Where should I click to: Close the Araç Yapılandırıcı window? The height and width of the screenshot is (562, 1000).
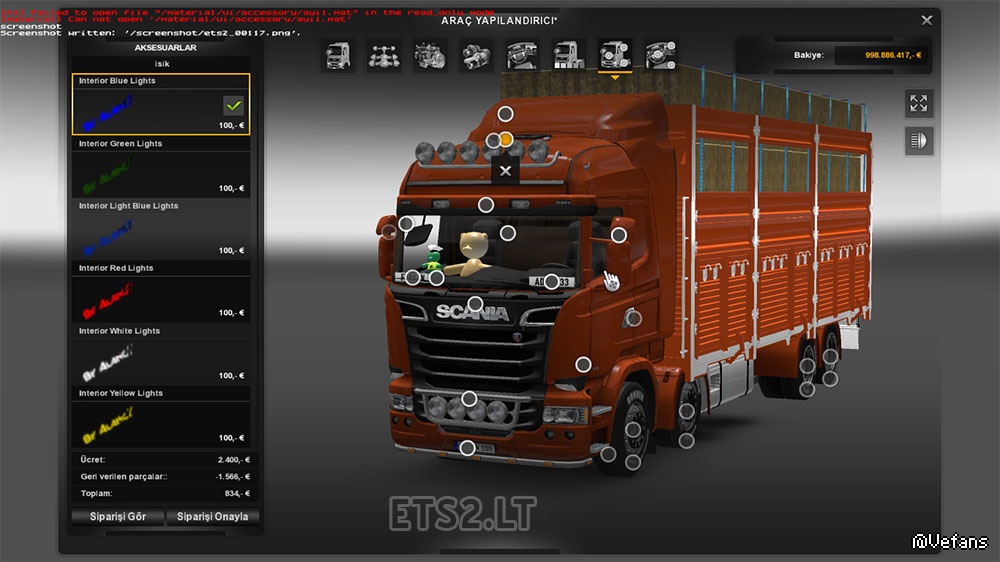tap(927, 20)
